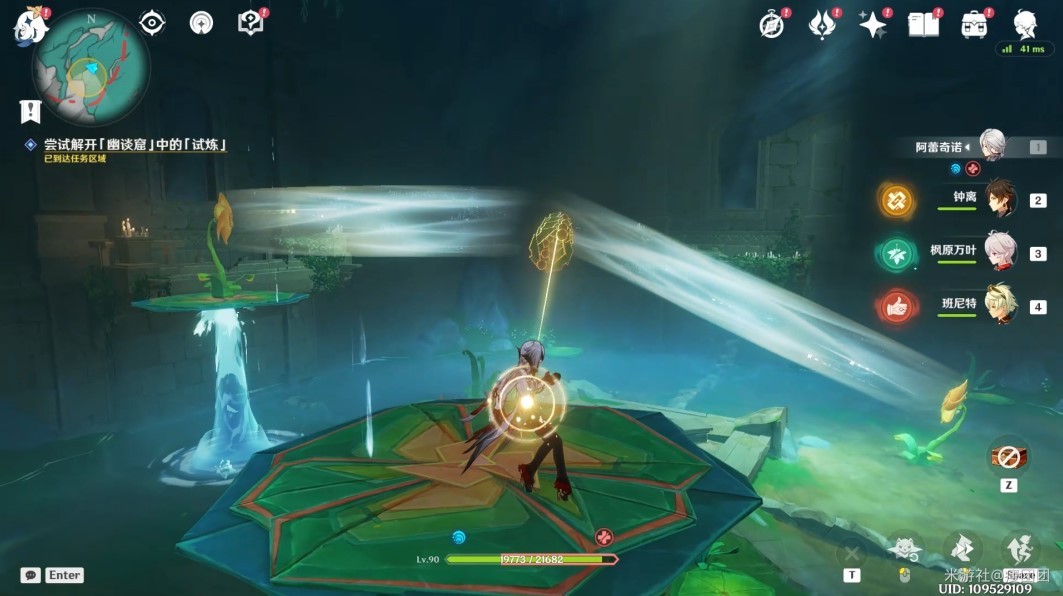Screen dimensions: 1063x596
Task: Open the circular minimap
Action: (91, 67)
